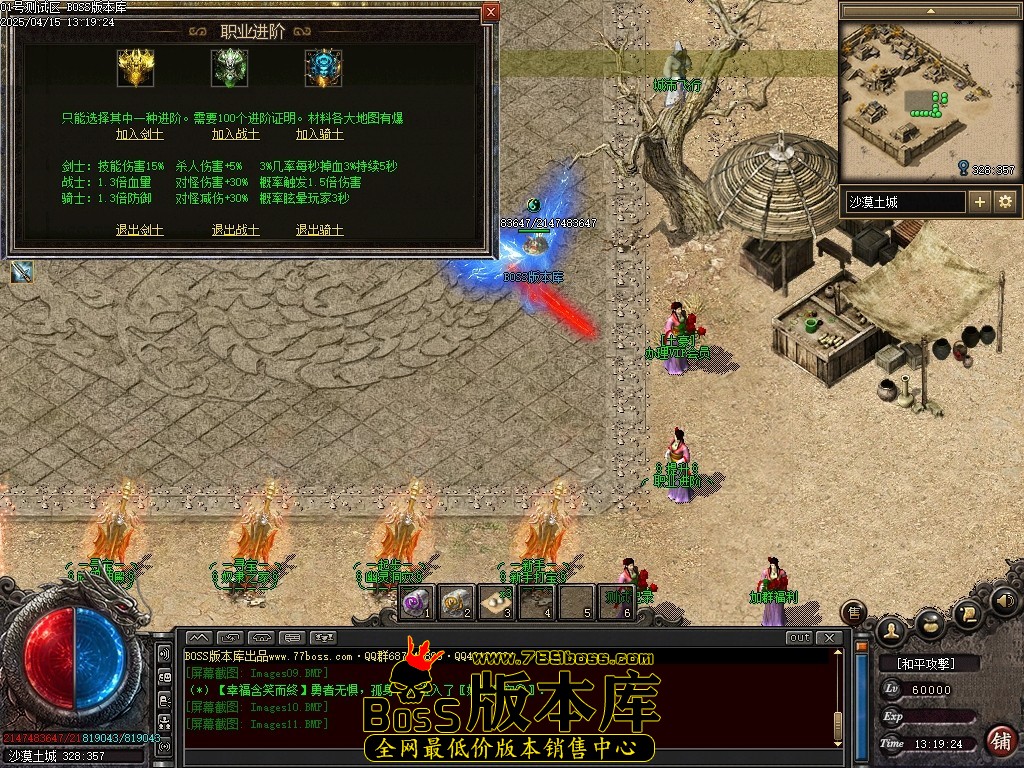The image size is (1024, 768).
Task: Click 退出剑士 to leave Swordsman
Action: [140, 230]
